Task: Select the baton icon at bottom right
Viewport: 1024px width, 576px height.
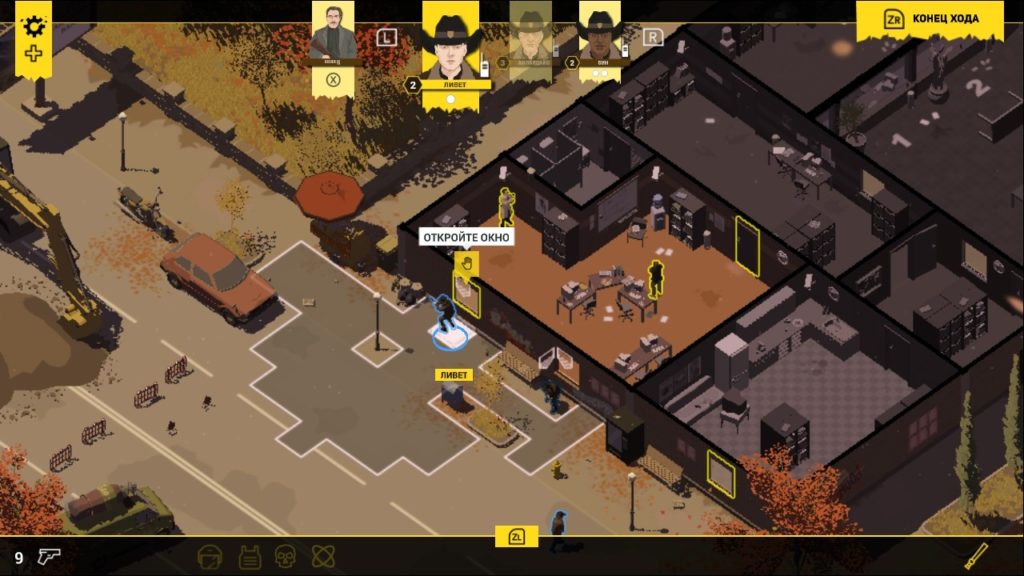Action: [977, 555]
